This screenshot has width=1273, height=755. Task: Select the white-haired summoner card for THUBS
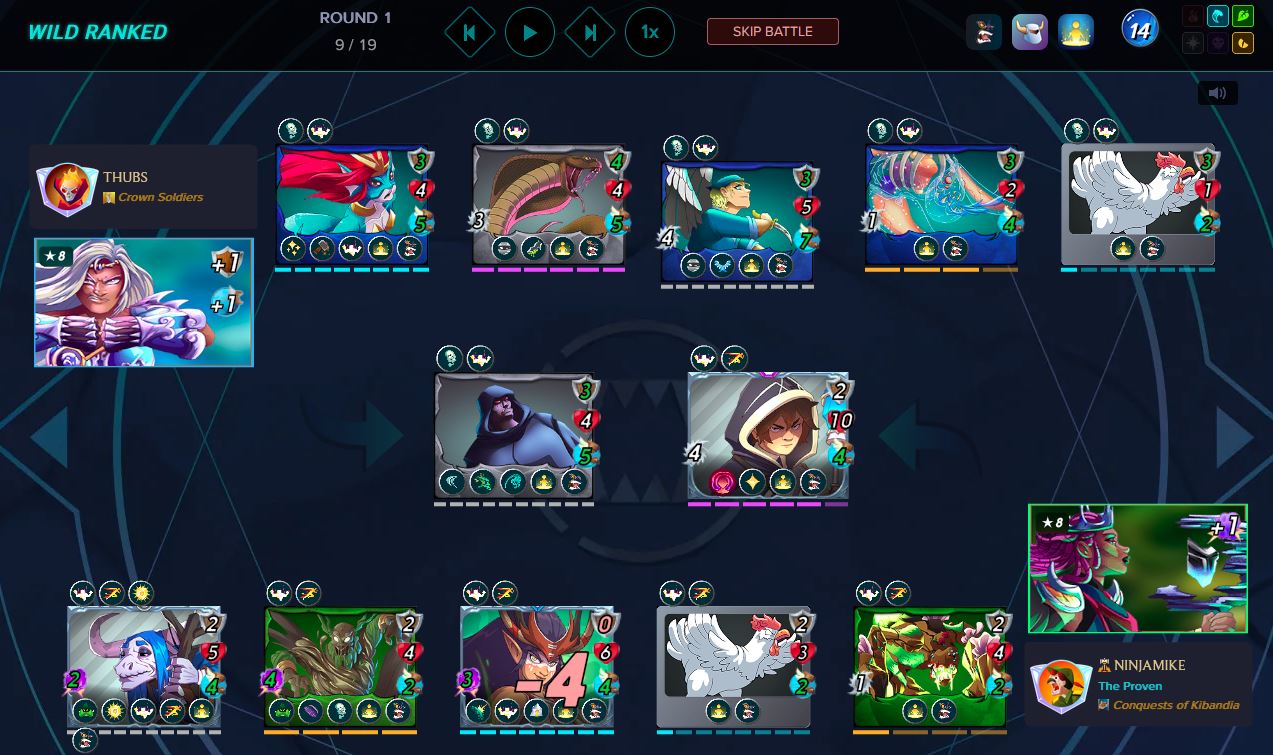click(x=144, y=302)
